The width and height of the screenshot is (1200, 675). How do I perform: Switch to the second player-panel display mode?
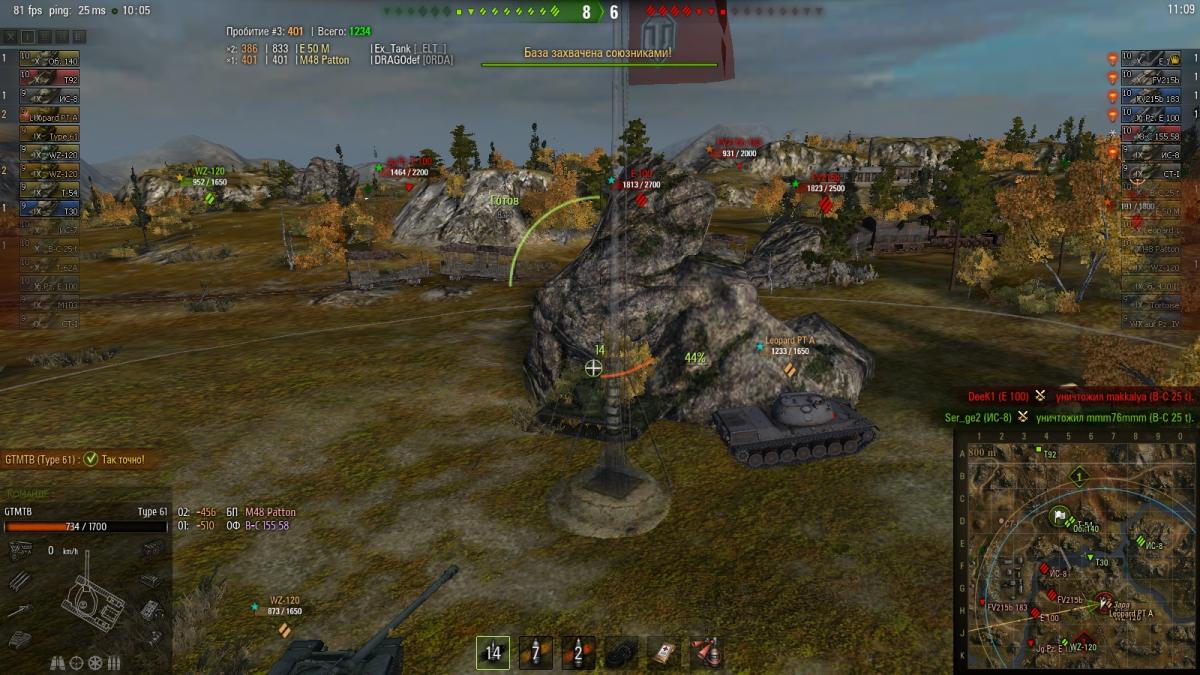pyautogui.click(x=28, y=37)
